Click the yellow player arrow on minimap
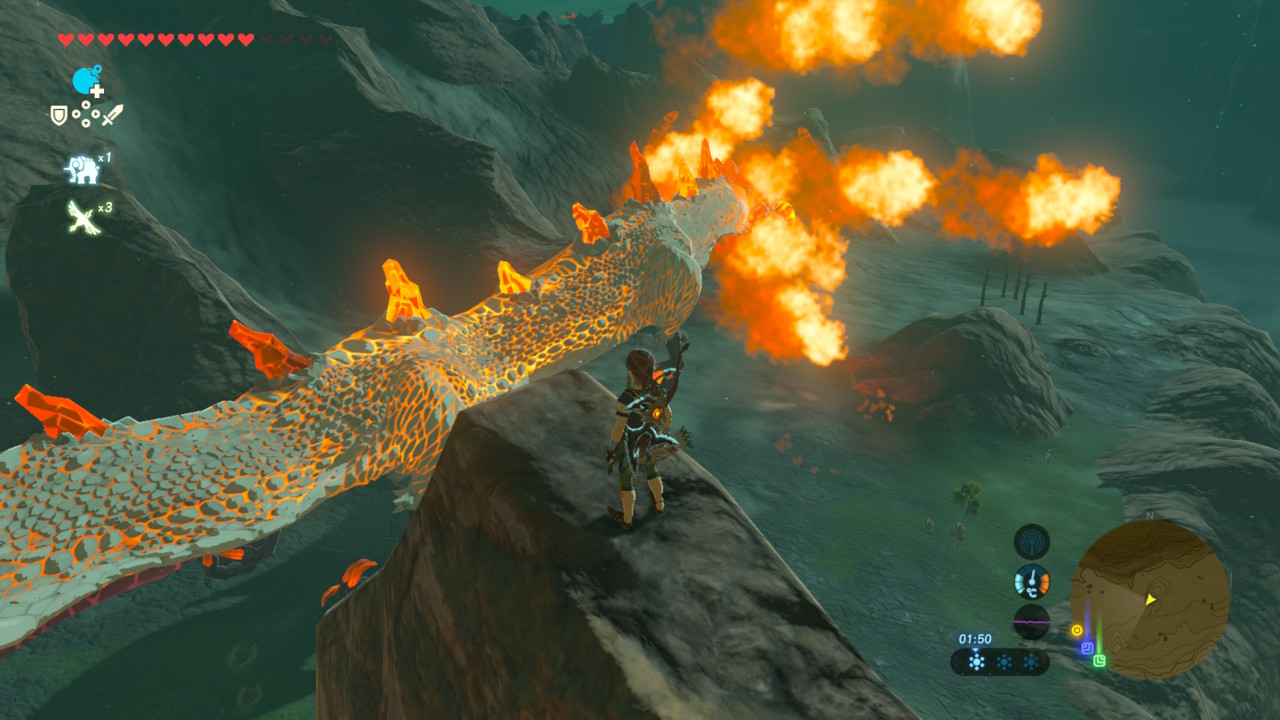Screen dimensions: 1280x720 tap(1150, 599)
